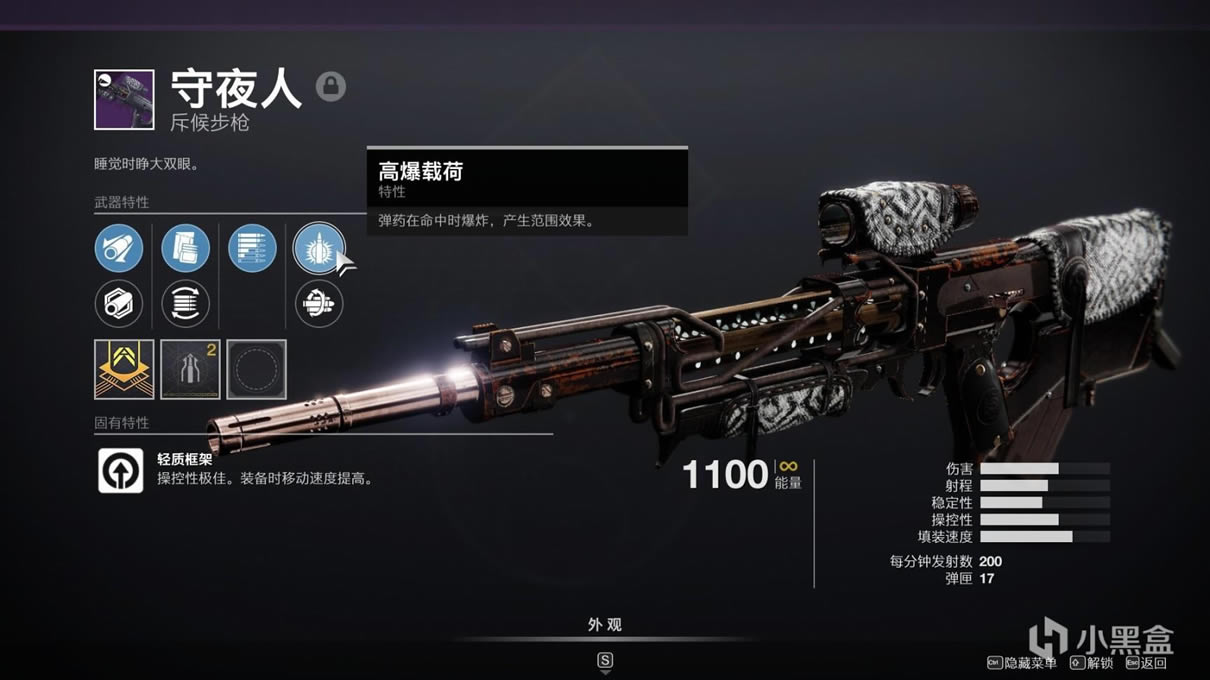
Task: Select the Explosive Payload (高爆载荷) perk
Action: point(318,249)
